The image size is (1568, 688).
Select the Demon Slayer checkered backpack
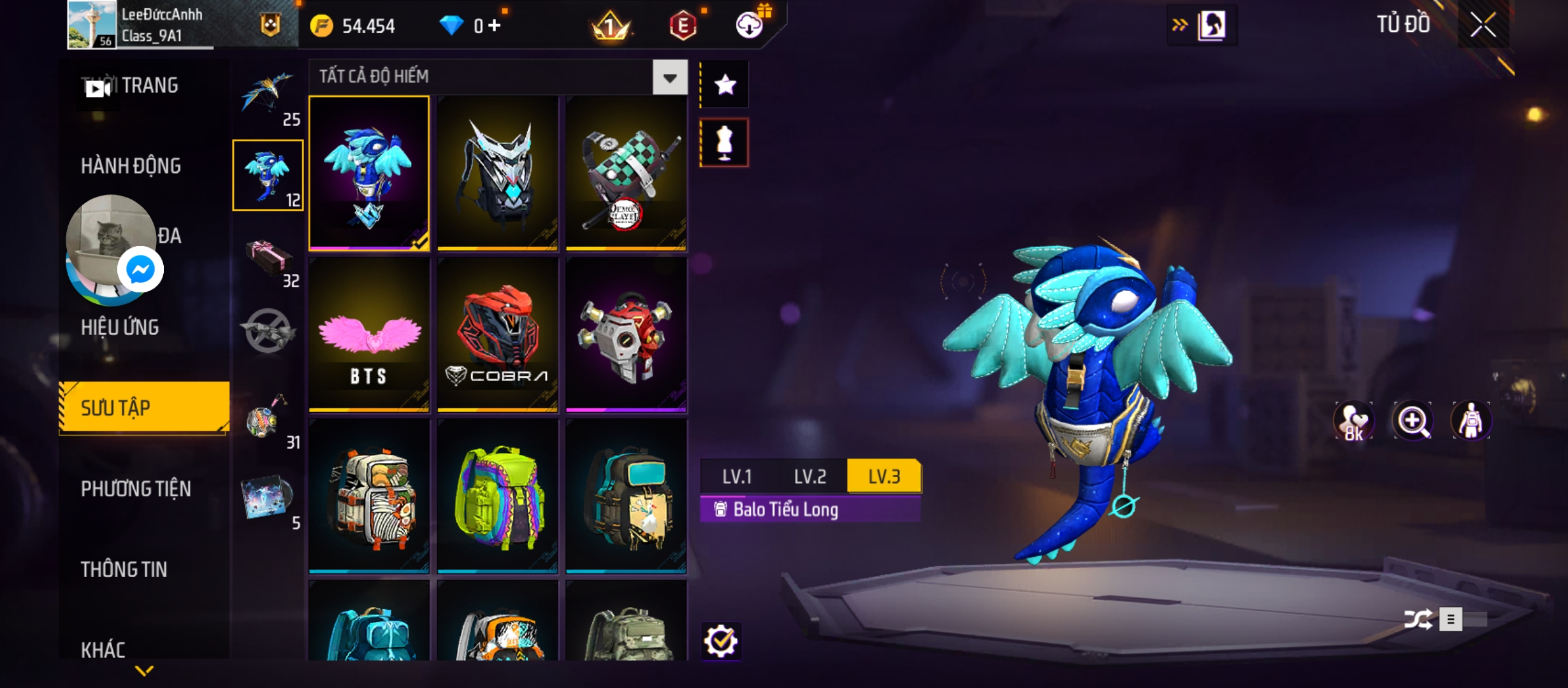pos(626,173)
